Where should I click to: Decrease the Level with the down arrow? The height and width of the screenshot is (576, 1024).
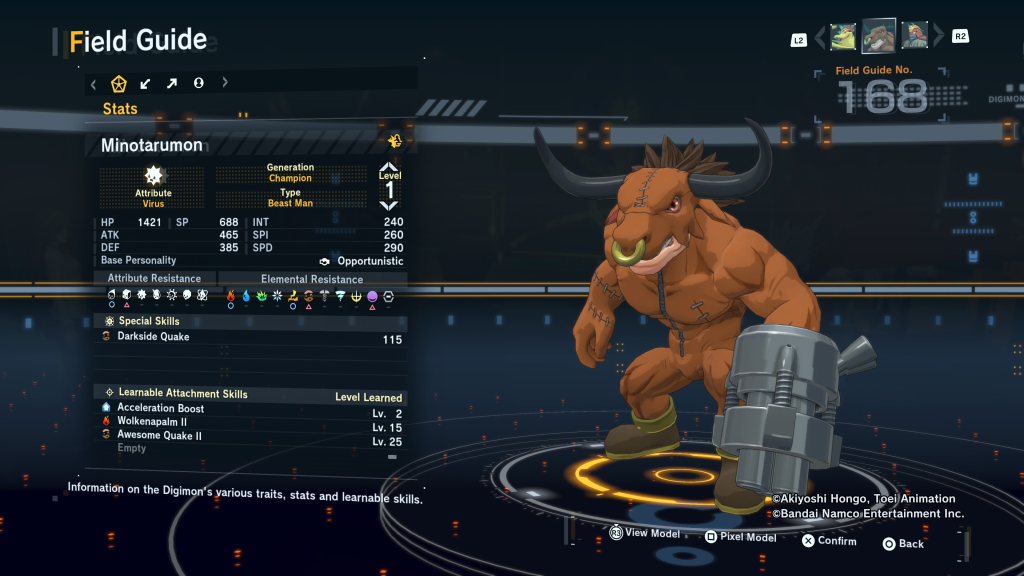[x=389, y=205]
